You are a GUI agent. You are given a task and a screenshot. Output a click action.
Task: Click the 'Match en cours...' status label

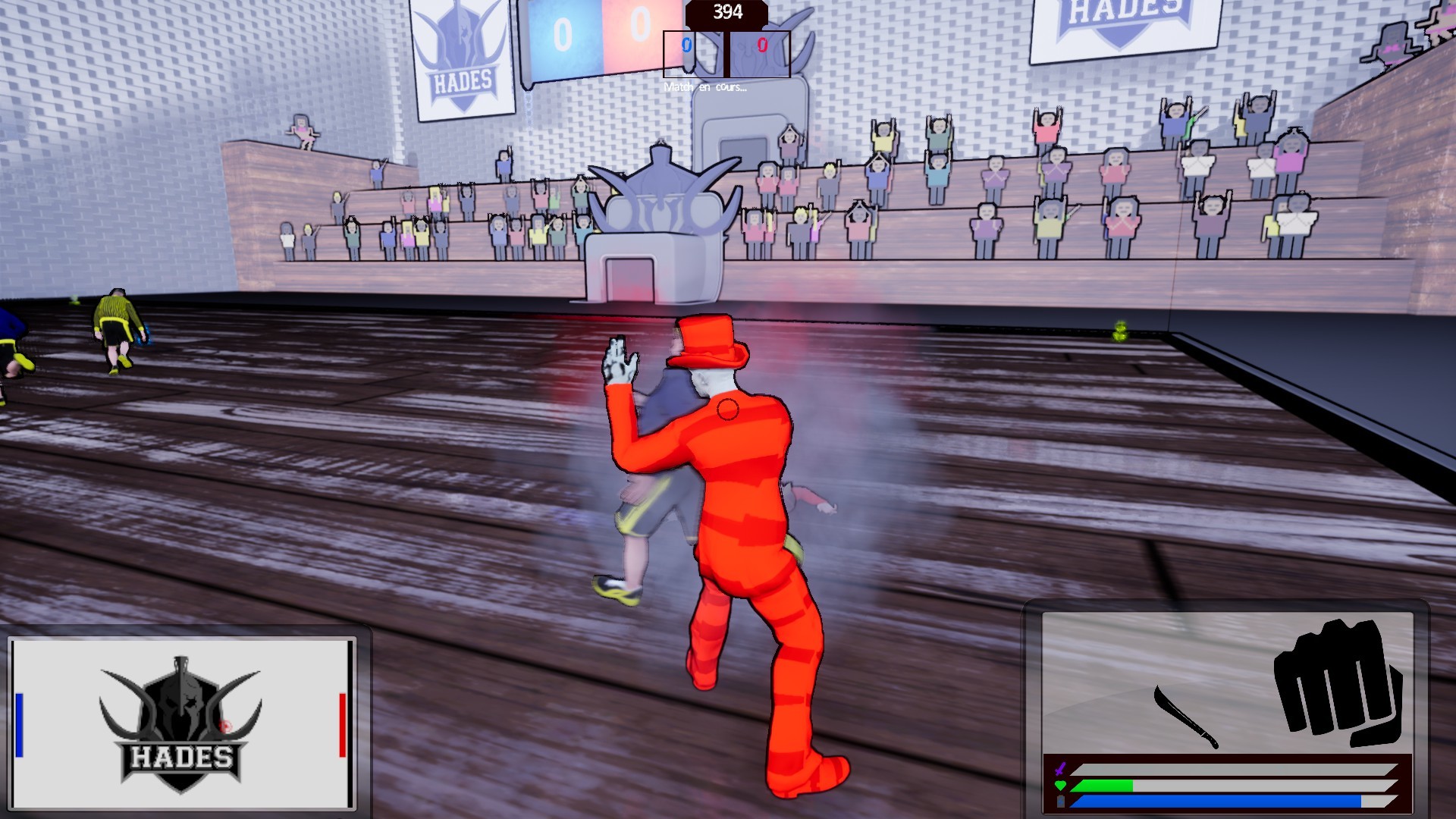[706, 87]
